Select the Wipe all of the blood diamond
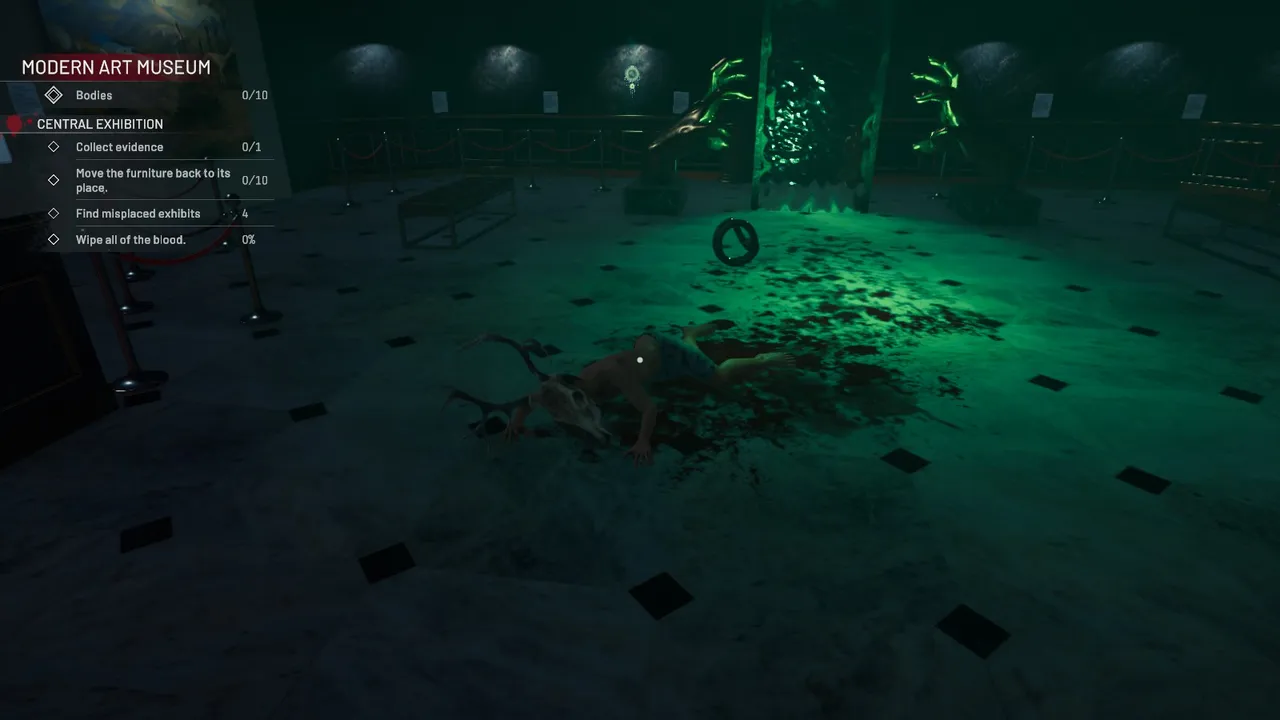 tap(54, 239)
